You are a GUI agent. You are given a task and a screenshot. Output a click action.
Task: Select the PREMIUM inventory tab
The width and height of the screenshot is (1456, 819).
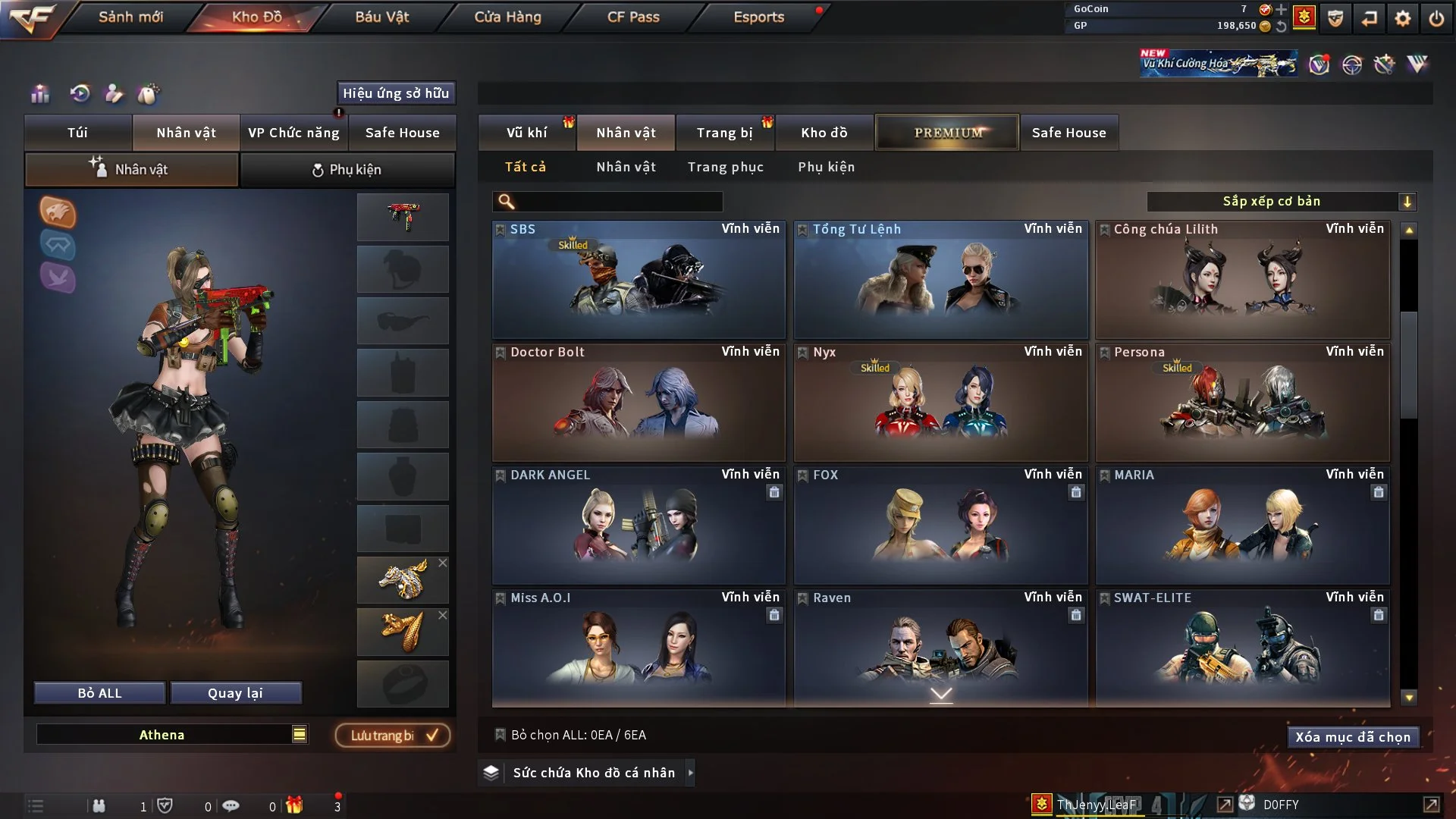(x=947, y=133)
